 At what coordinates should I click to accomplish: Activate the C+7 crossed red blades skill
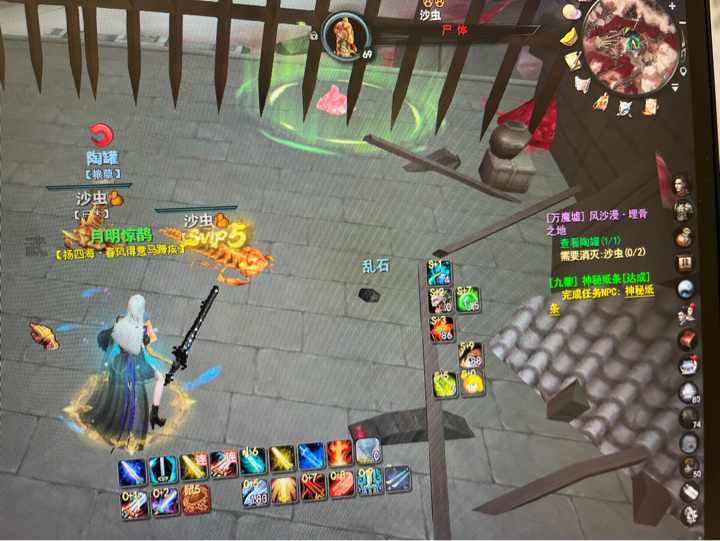click(x=312, y=487)
